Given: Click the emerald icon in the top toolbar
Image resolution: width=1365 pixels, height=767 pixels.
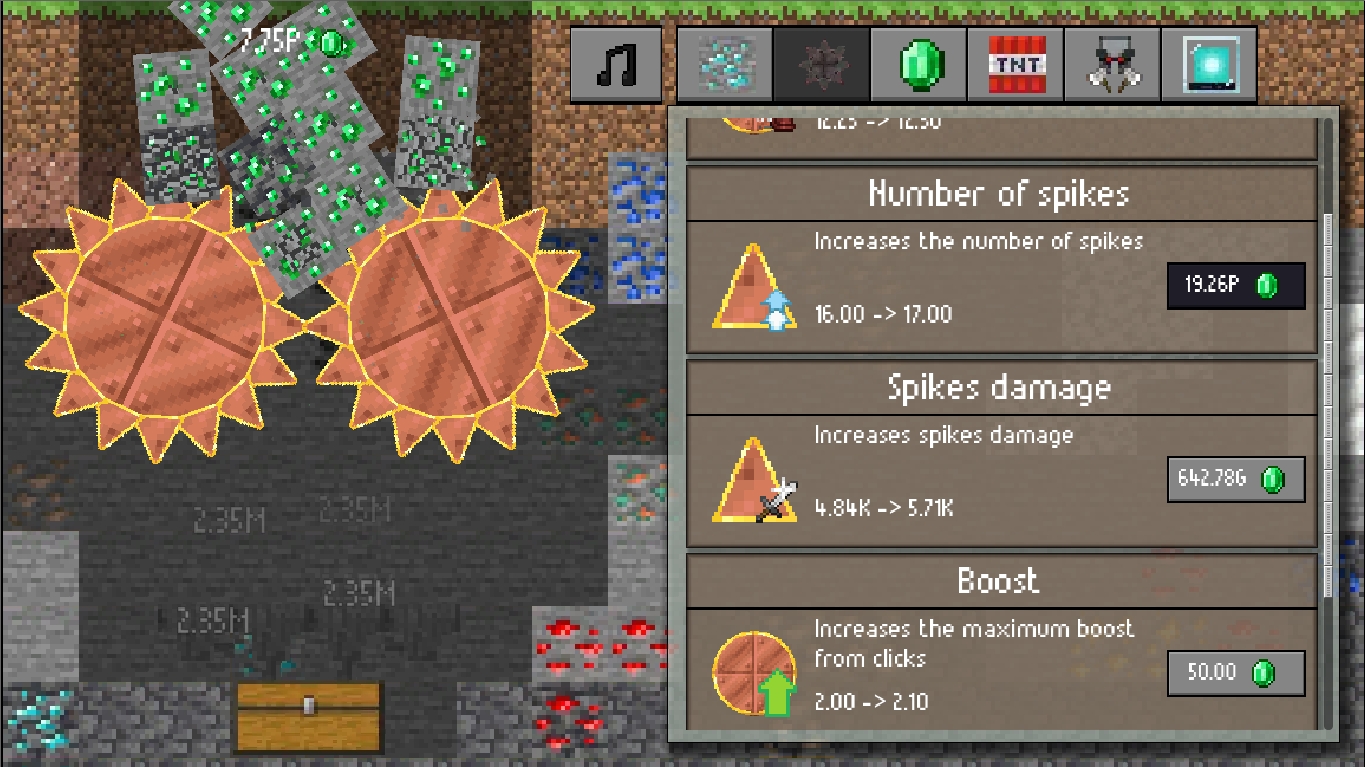Looking at the screenshot, I should 918,64.
